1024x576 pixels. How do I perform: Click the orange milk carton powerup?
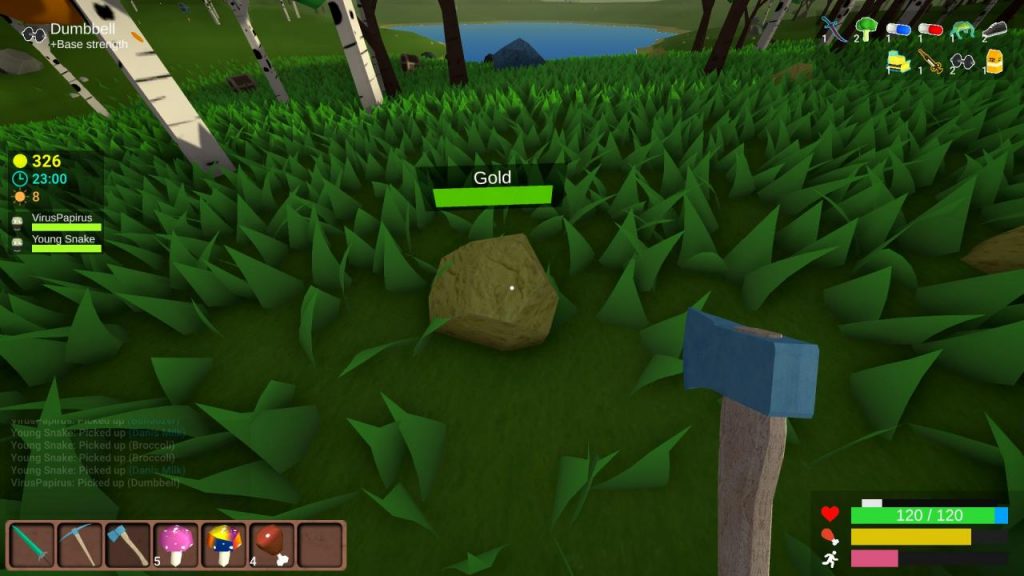click(x=994, y=62)
